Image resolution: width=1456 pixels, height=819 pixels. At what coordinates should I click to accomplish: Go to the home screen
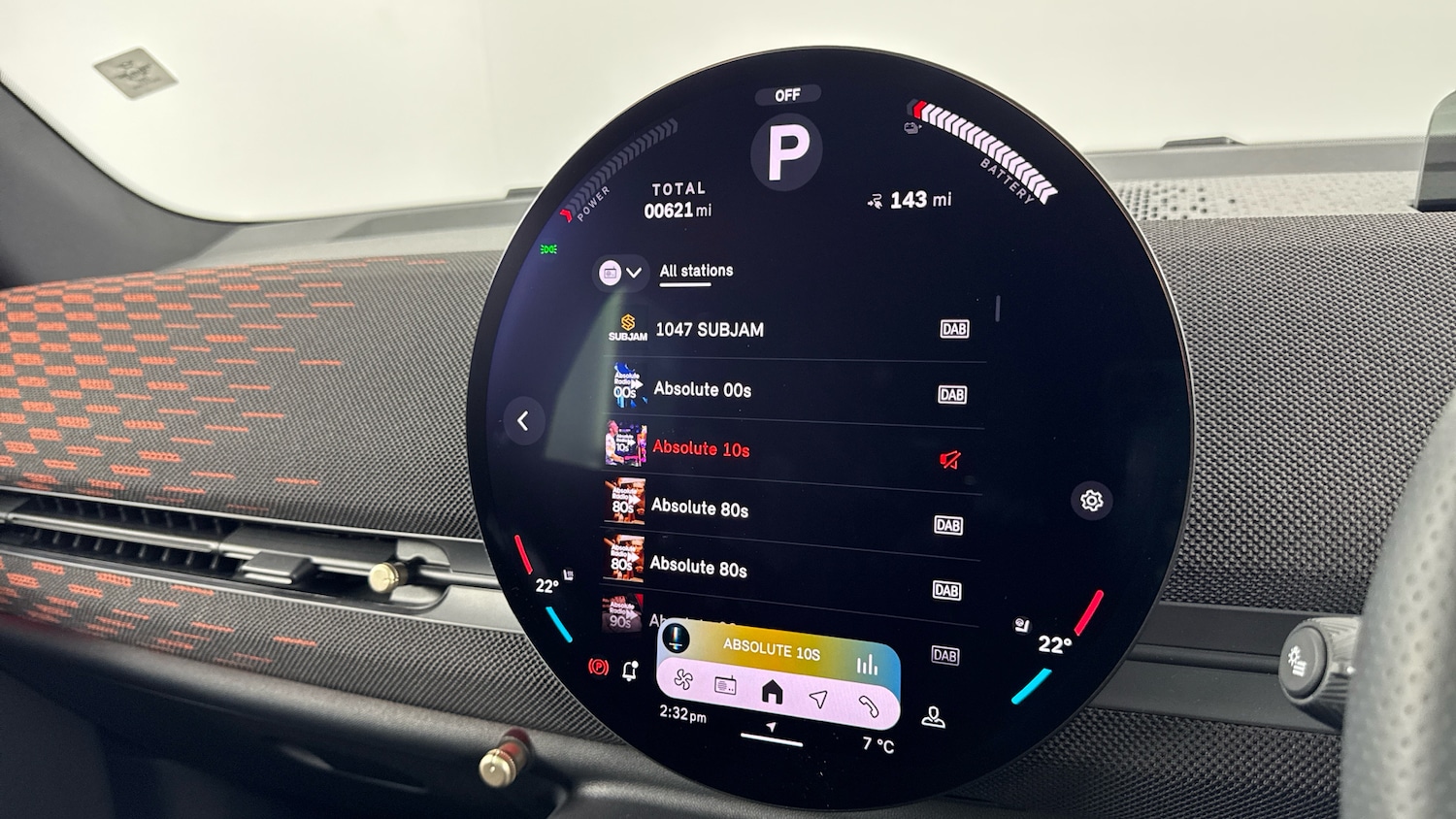click(773, 692)
